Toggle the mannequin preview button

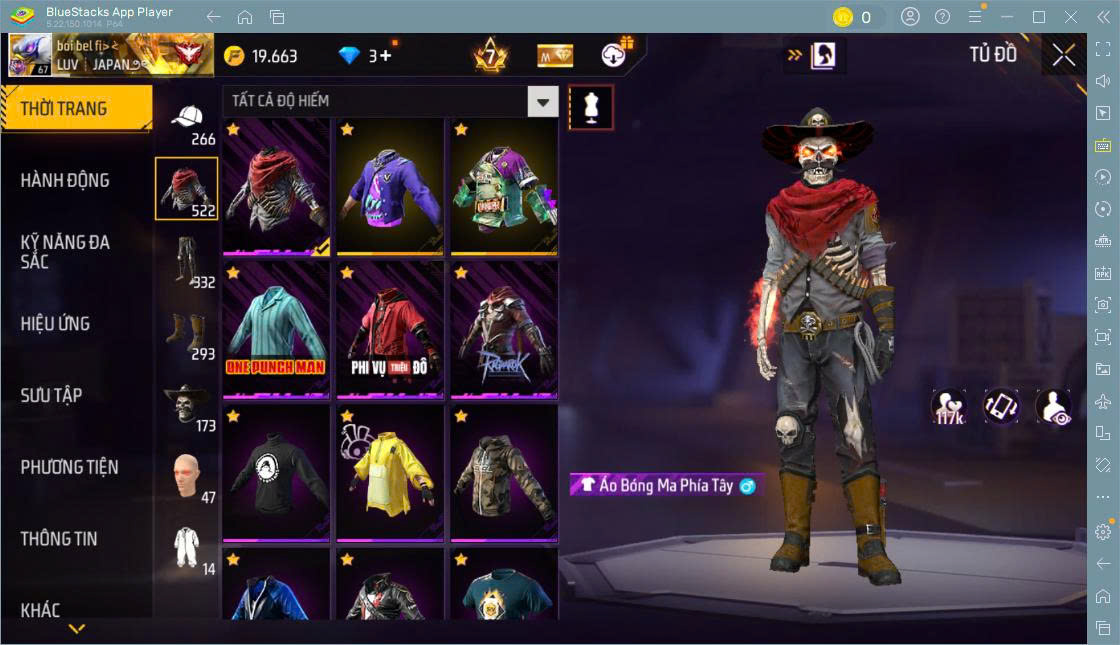(591, 107)
